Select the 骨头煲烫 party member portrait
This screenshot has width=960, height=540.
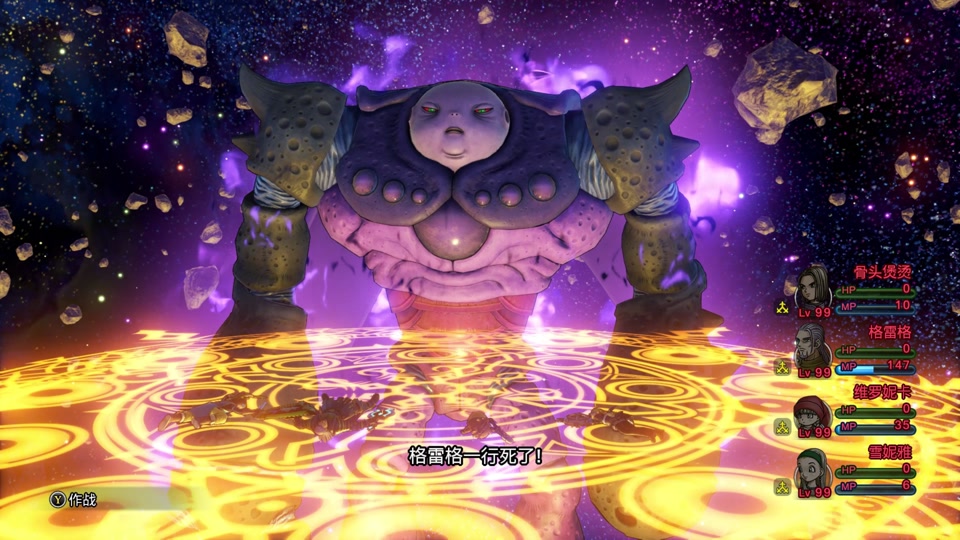coord(814,289)
